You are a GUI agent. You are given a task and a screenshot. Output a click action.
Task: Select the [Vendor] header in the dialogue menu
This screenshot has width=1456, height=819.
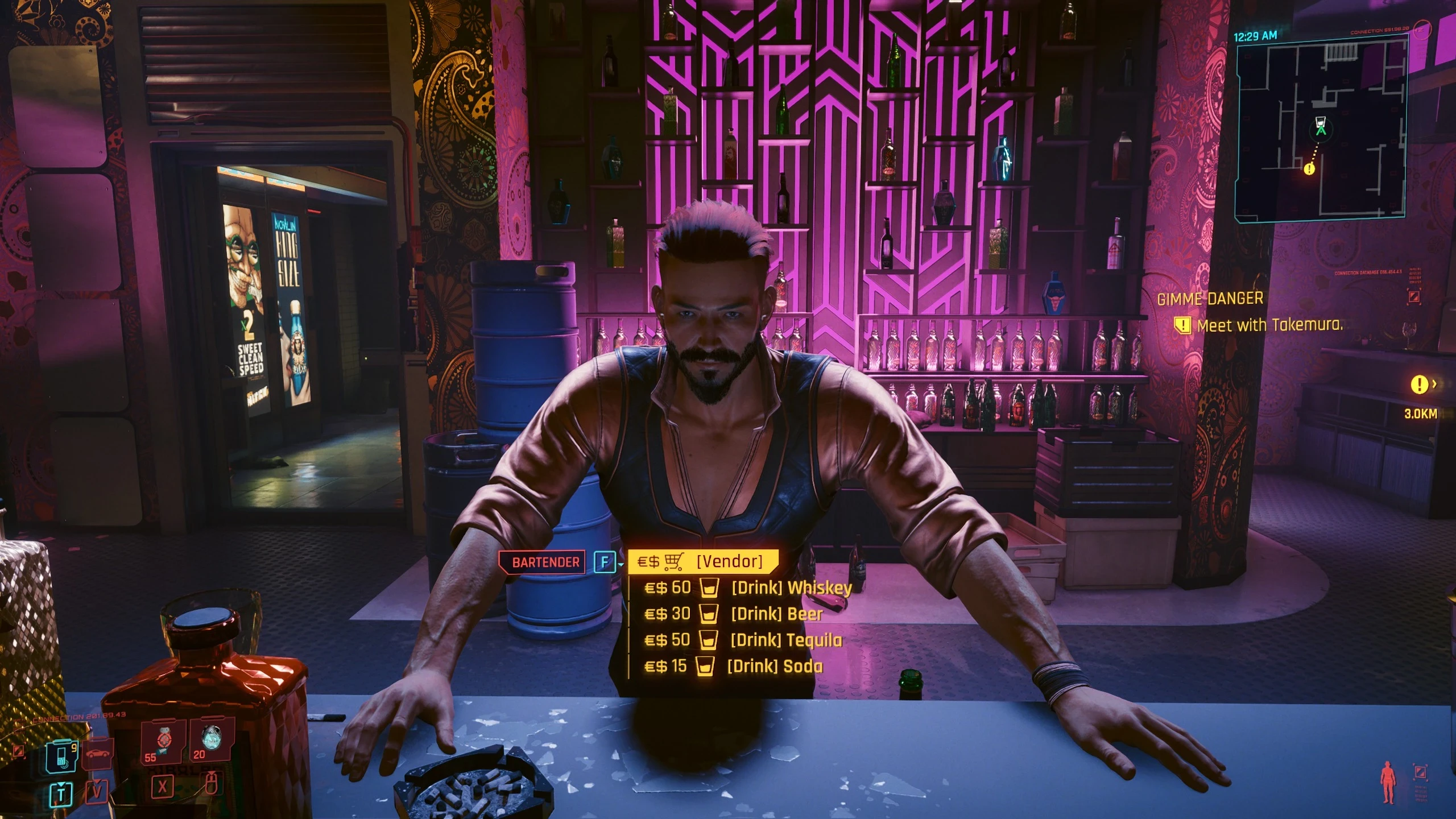pos(731,560)
